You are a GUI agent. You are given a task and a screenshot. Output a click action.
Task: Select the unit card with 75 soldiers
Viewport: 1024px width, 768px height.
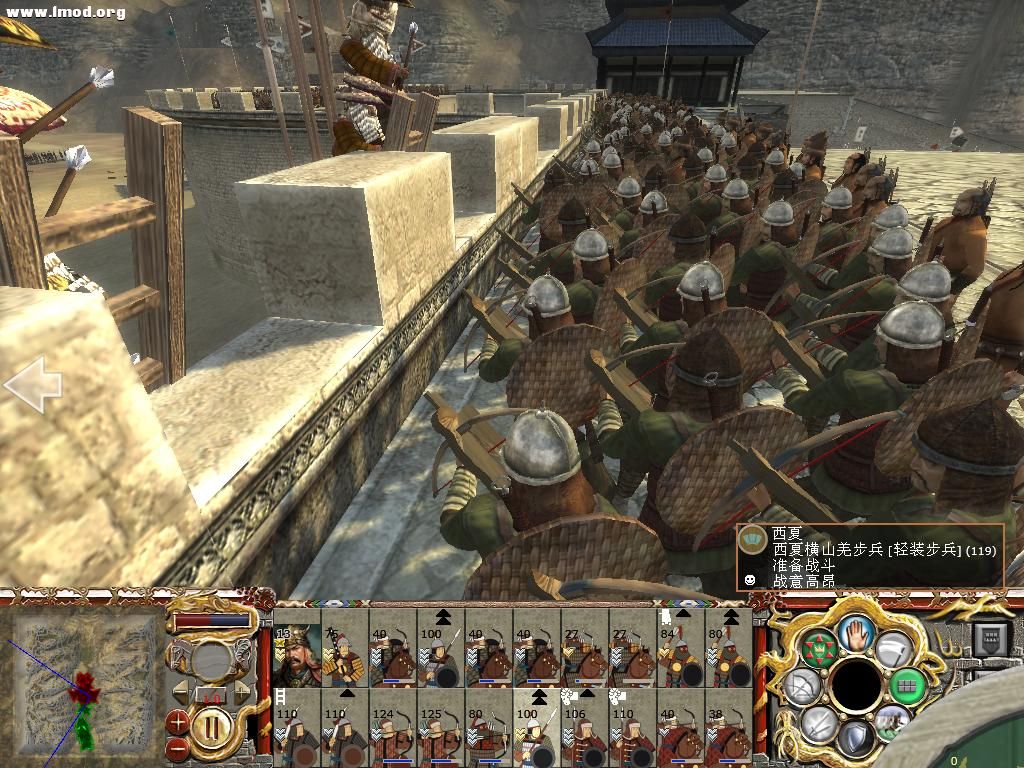[345, 655]
